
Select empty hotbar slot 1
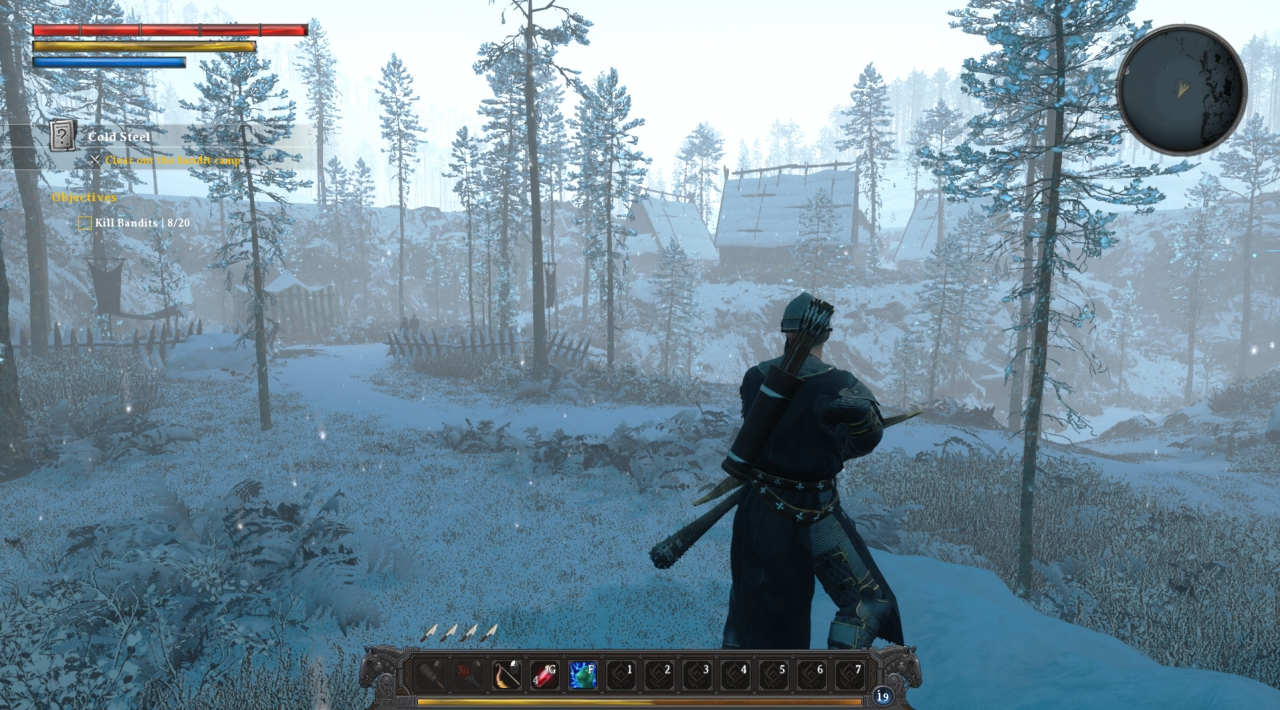pos(621,675)
